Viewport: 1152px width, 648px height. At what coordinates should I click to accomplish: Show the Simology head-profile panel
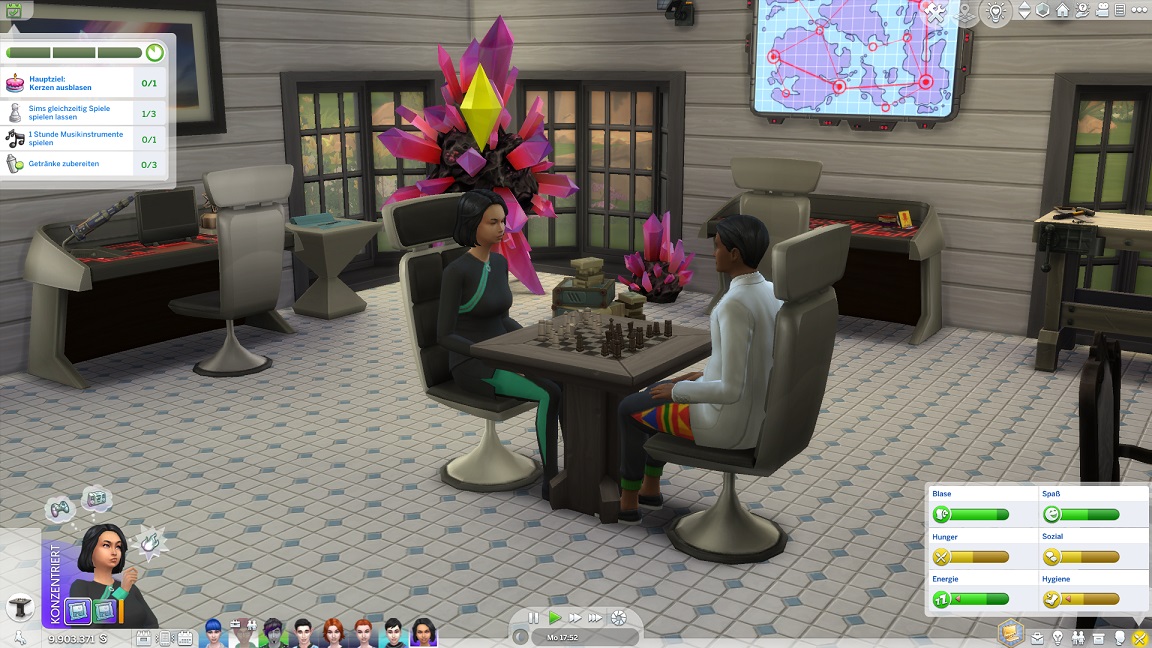pyautogui.click(x=1120, y=638)
